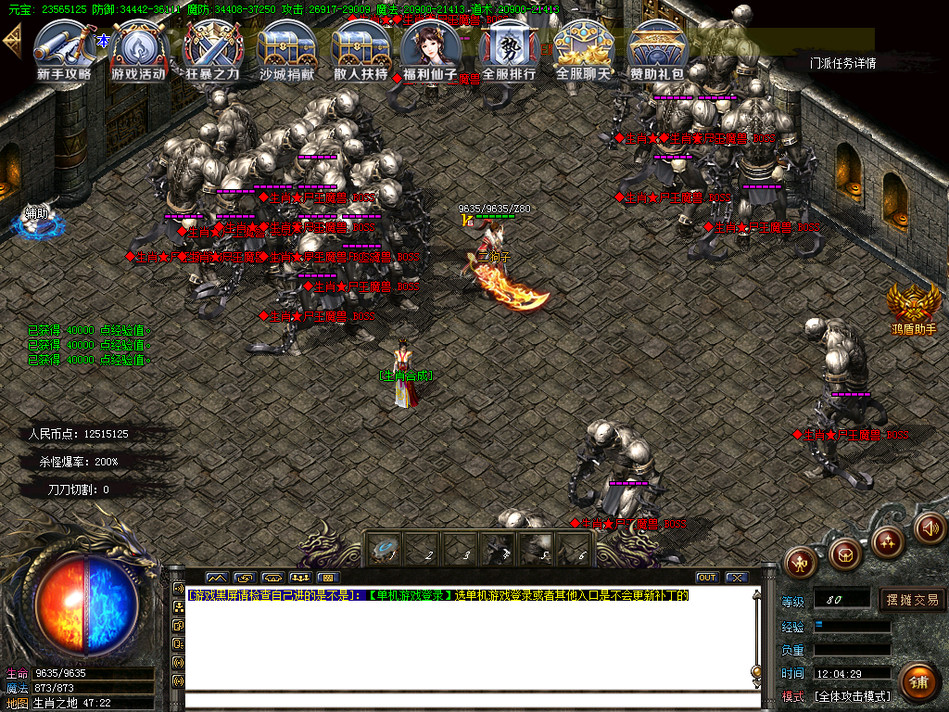The height and width of the screenshot is (712, 949).
Task: Close the chat panel with X
Action: (737, 577)
